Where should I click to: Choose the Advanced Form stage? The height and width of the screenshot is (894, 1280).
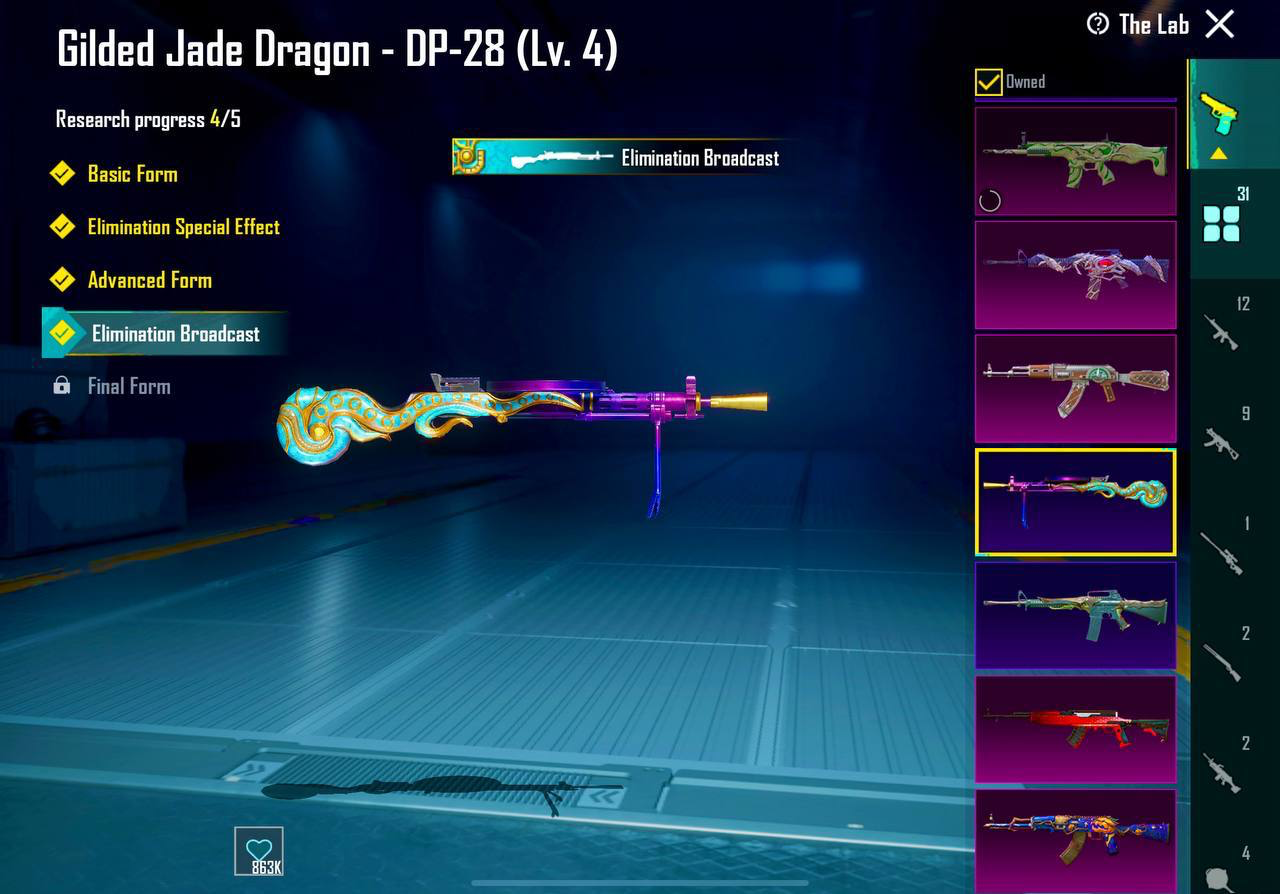[x=149, y=280]
